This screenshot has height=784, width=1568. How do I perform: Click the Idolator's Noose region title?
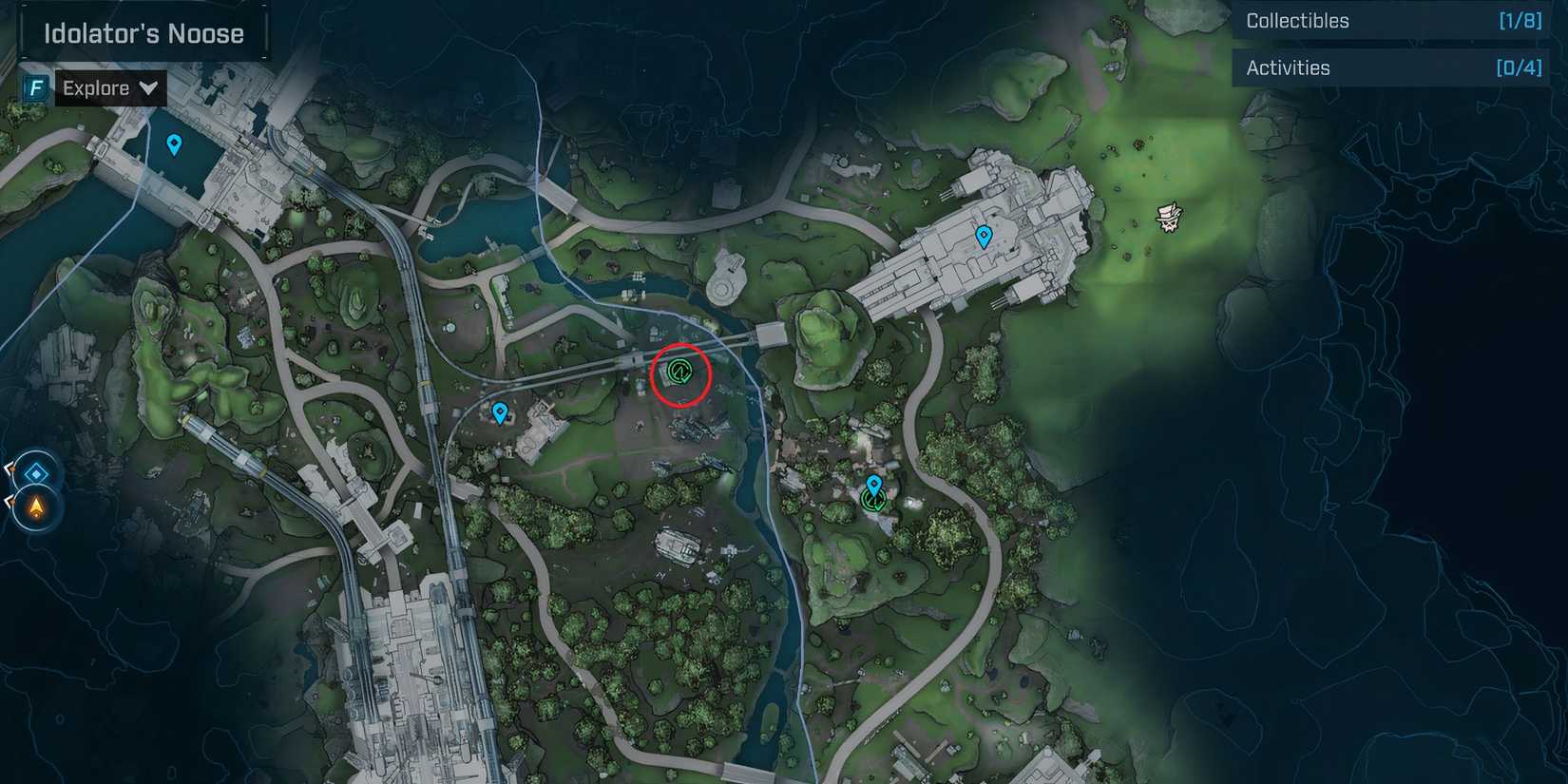[x=143, y=32]
